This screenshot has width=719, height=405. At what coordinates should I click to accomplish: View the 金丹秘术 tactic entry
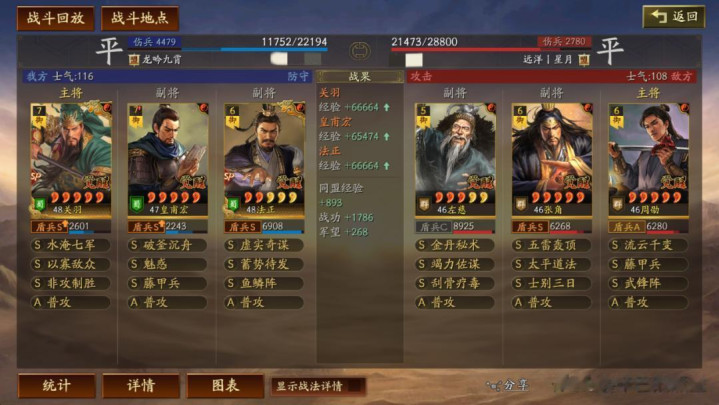(x=455, y=245)
